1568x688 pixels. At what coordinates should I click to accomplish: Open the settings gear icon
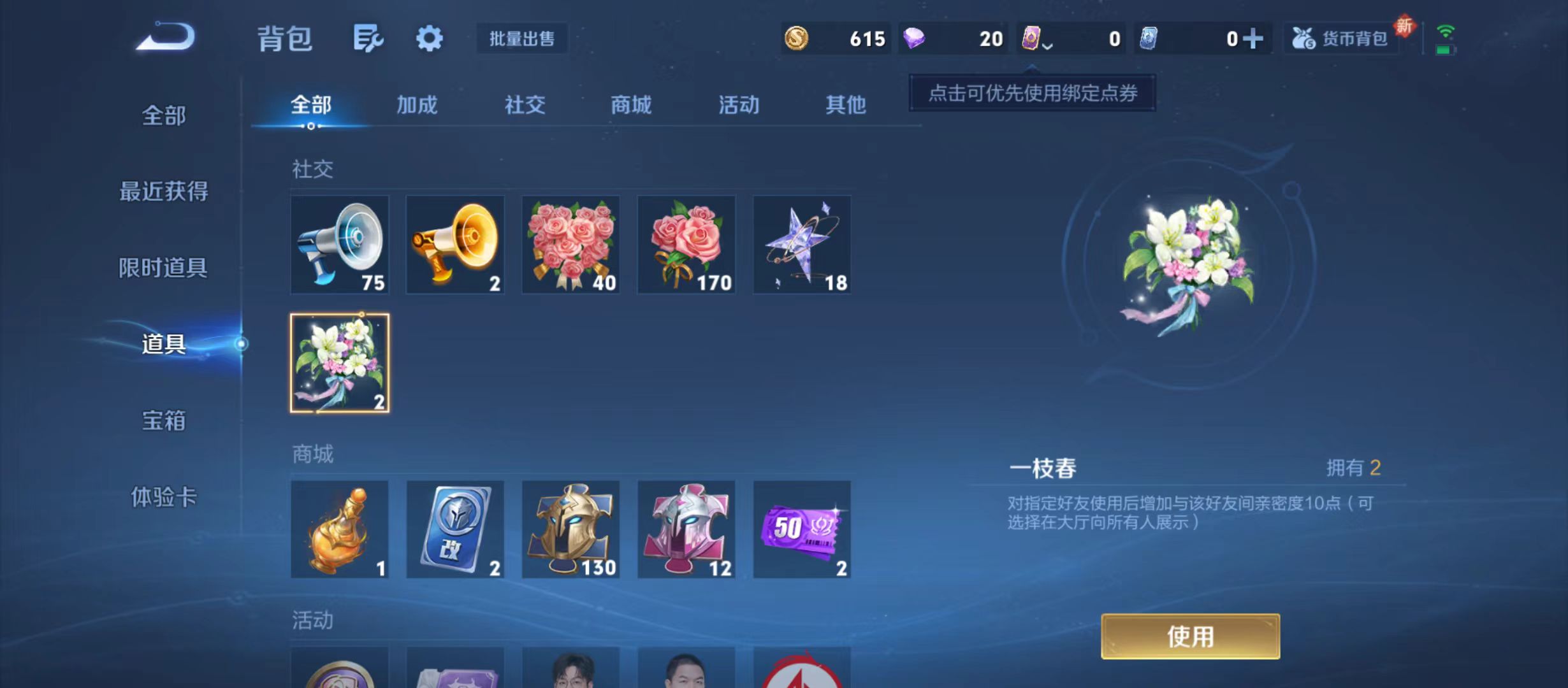(x=431, y=38)
